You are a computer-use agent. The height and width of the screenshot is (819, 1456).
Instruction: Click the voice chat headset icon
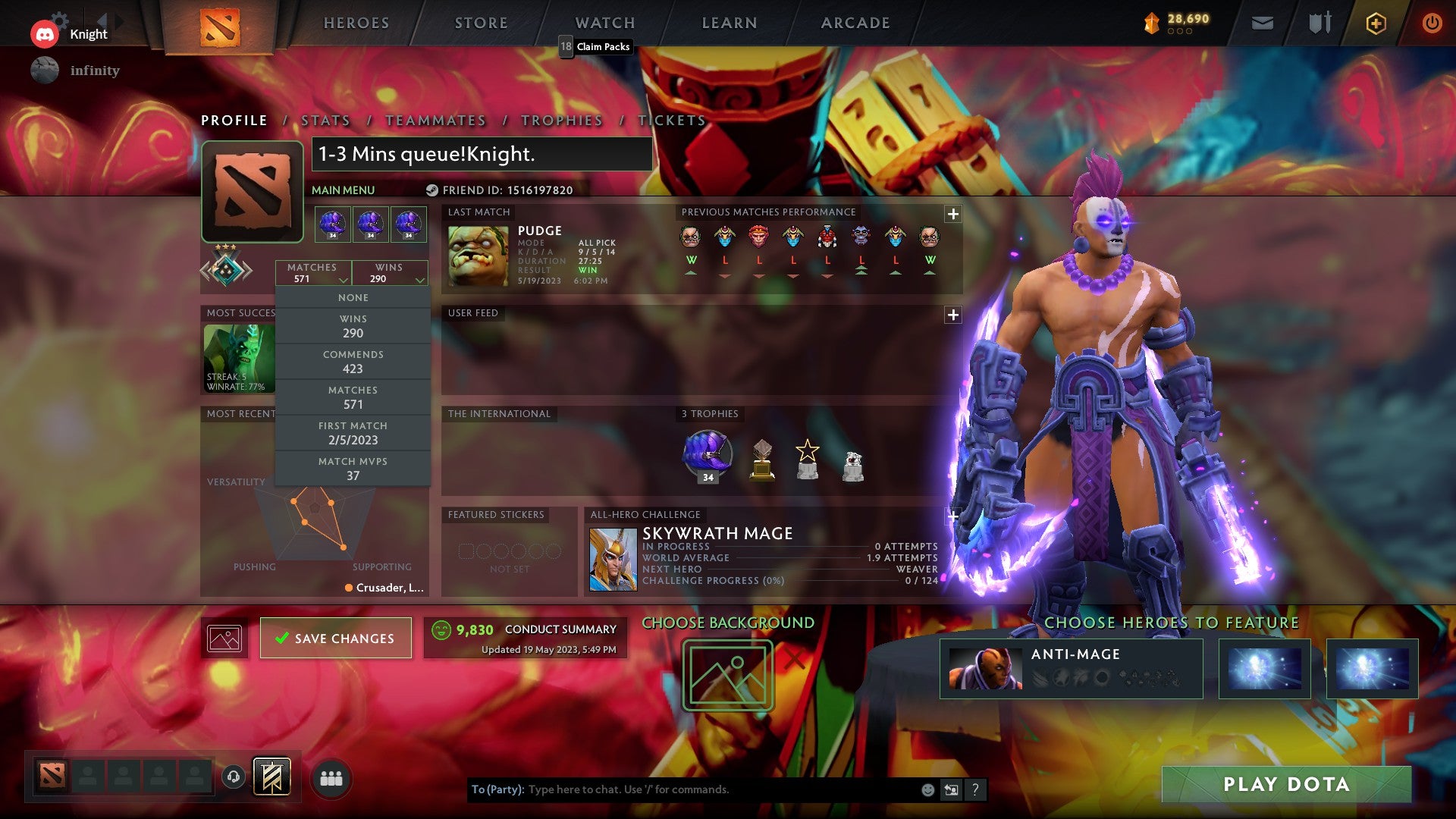tap(233, 775)
